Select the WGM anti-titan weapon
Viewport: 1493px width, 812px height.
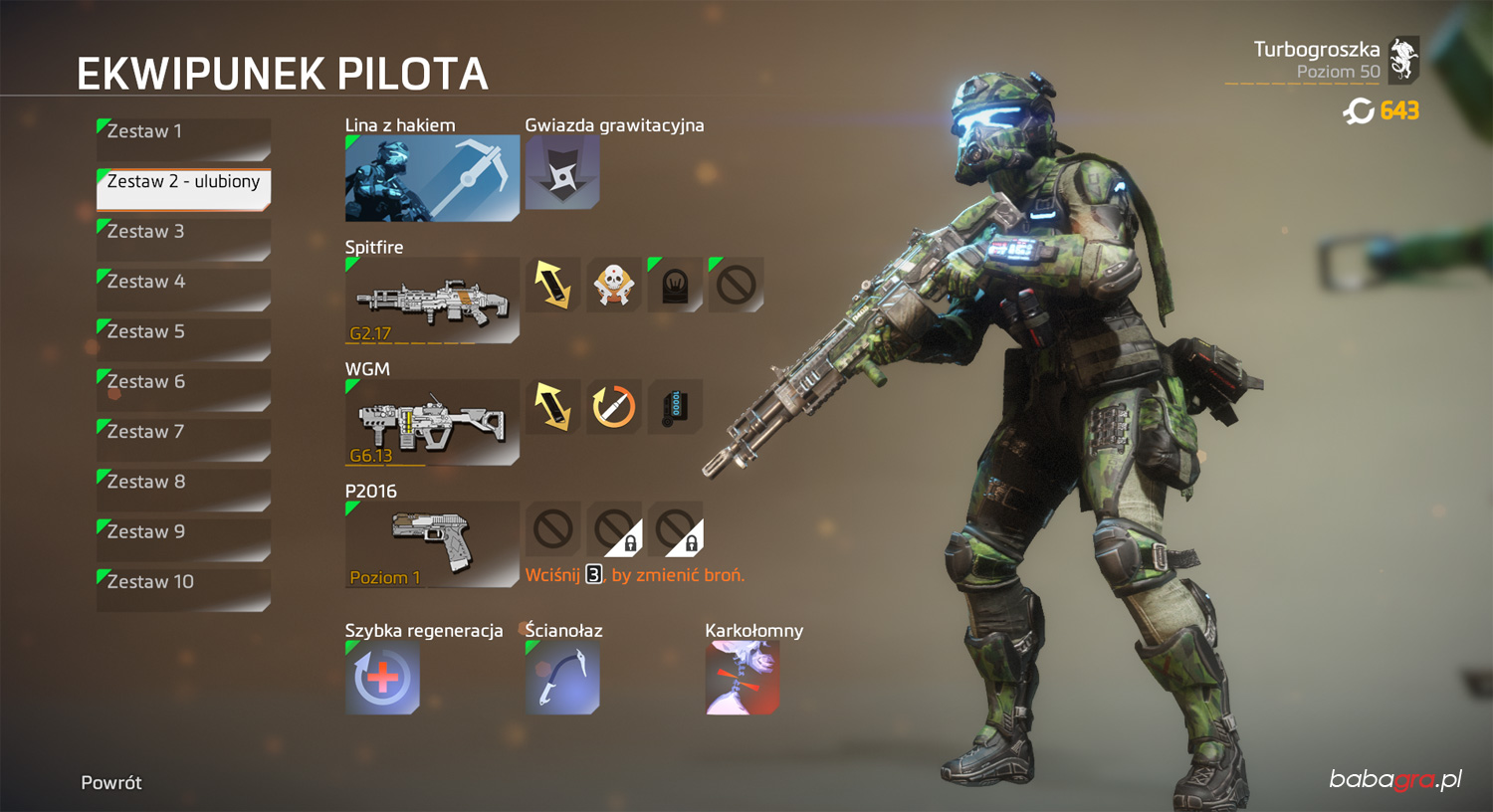(x=432, y=422)
